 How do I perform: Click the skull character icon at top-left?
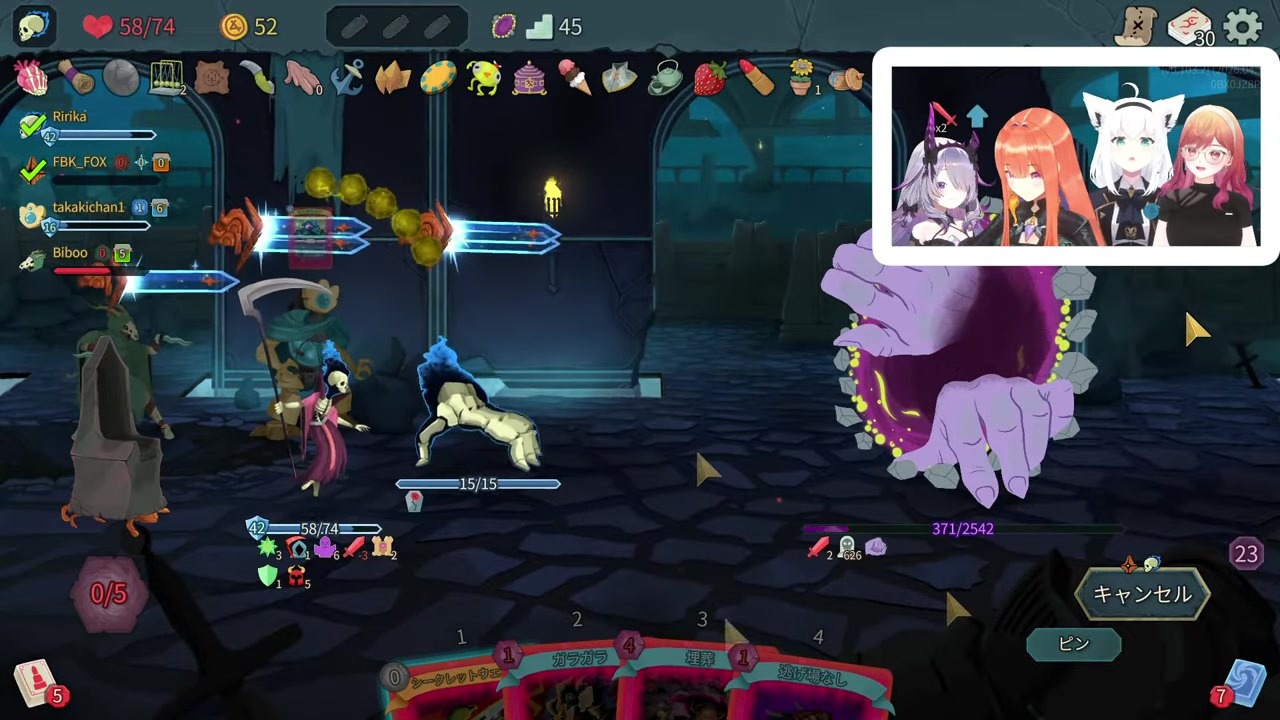click(34, 27)
